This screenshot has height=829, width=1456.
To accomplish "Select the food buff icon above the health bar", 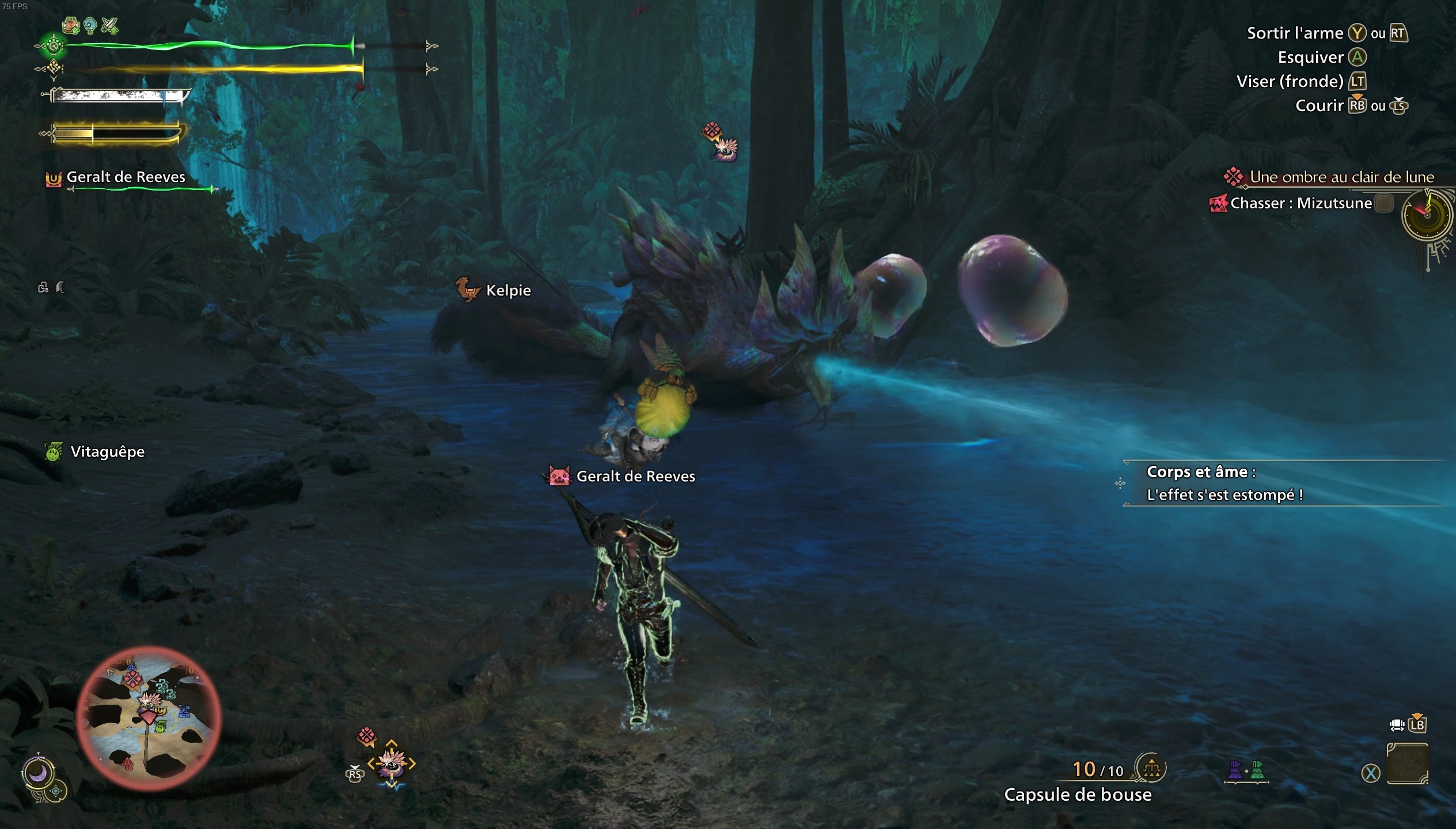I will 71,25.
